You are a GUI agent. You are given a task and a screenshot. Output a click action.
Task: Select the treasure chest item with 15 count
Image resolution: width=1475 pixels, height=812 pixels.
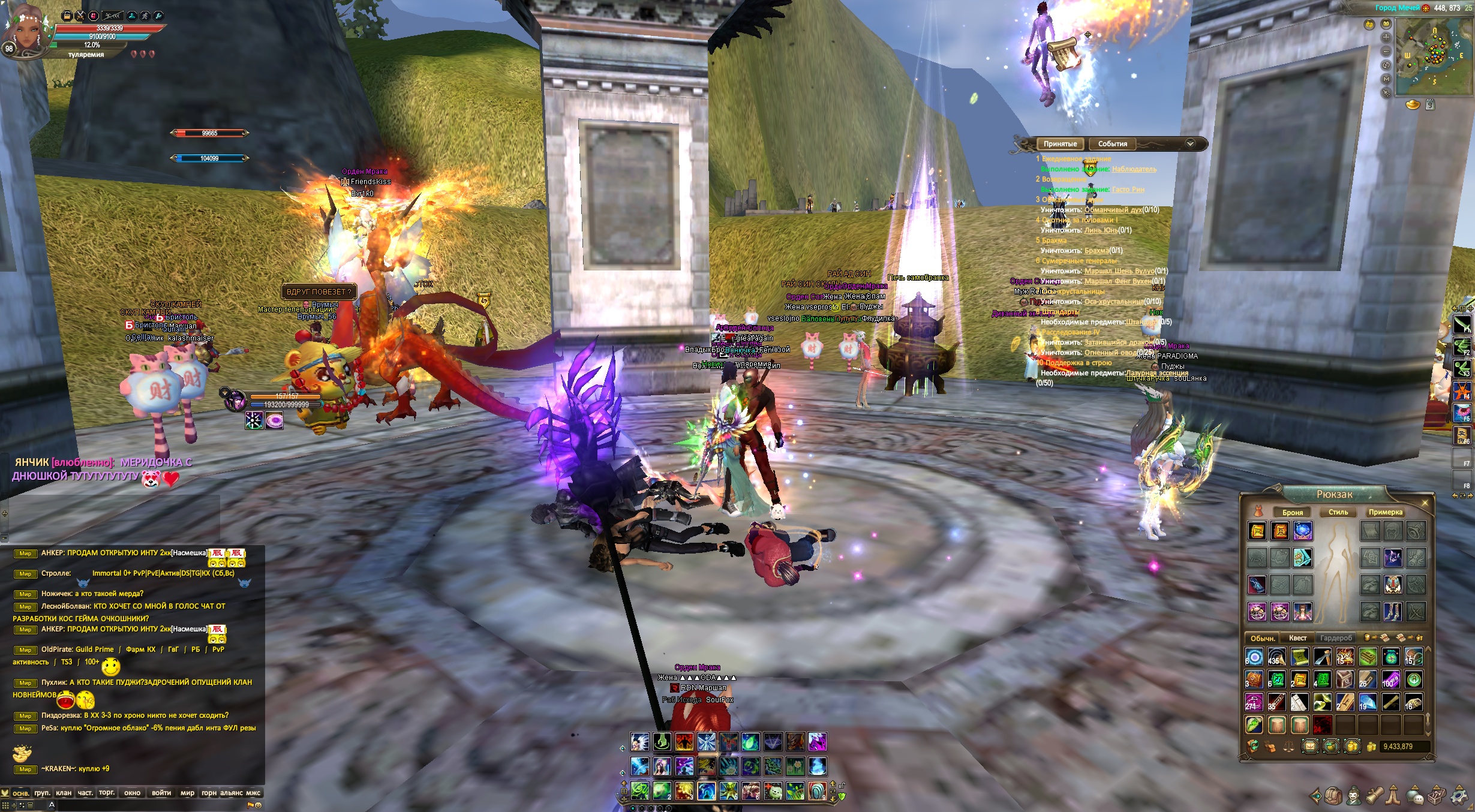pyautogui.click(x=1413, y=657)
